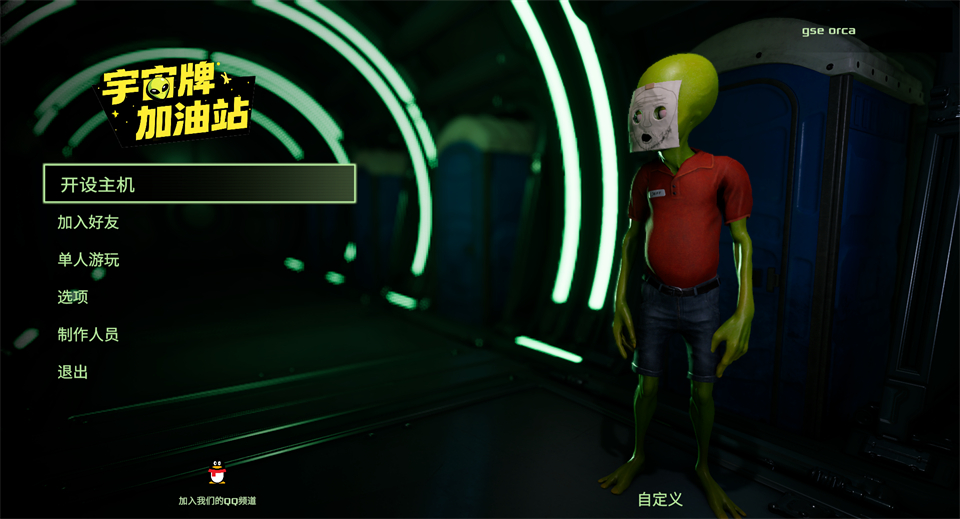
Task: Open the 选项 options menu
Action: point(73,297)
